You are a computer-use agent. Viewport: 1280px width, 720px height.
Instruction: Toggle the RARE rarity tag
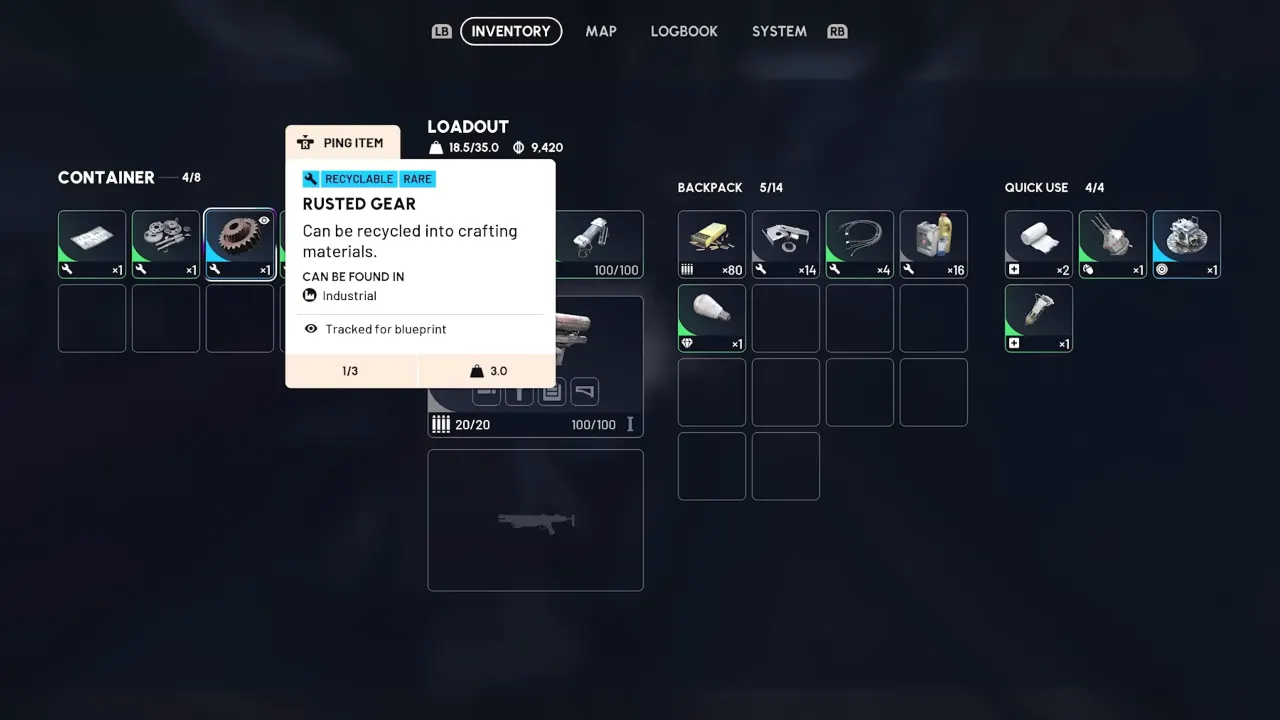417,179
